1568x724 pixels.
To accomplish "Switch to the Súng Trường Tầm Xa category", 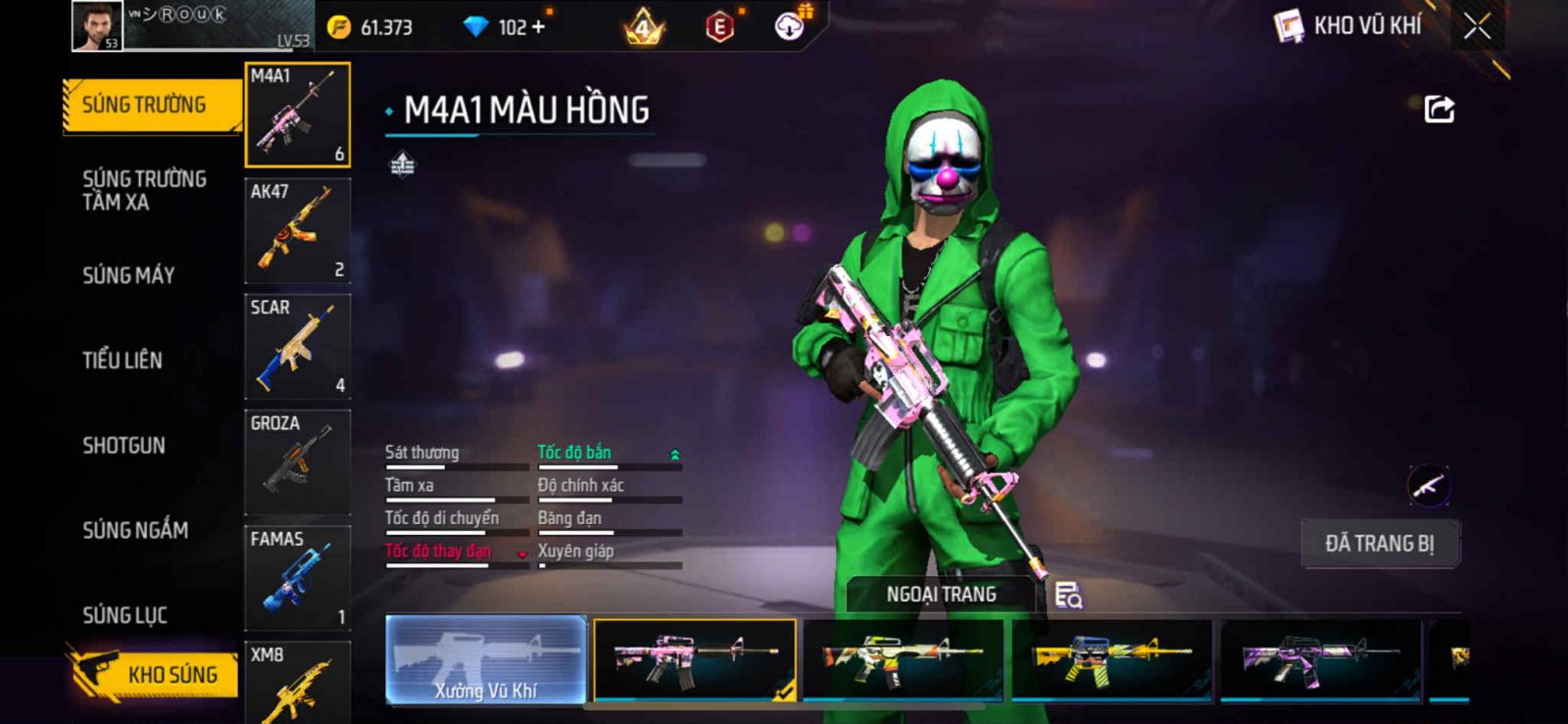I will pos(144,190).
